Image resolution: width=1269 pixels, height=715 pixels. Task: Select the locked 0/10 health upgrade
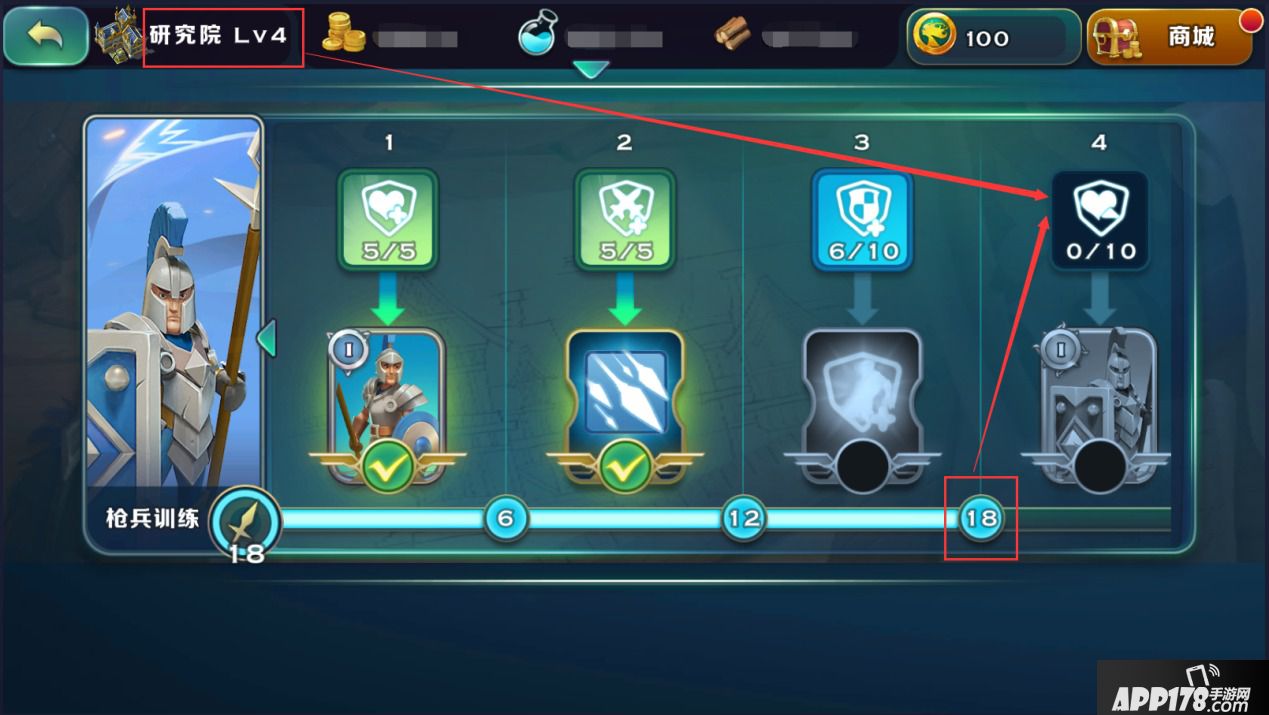click(1099, 219)
